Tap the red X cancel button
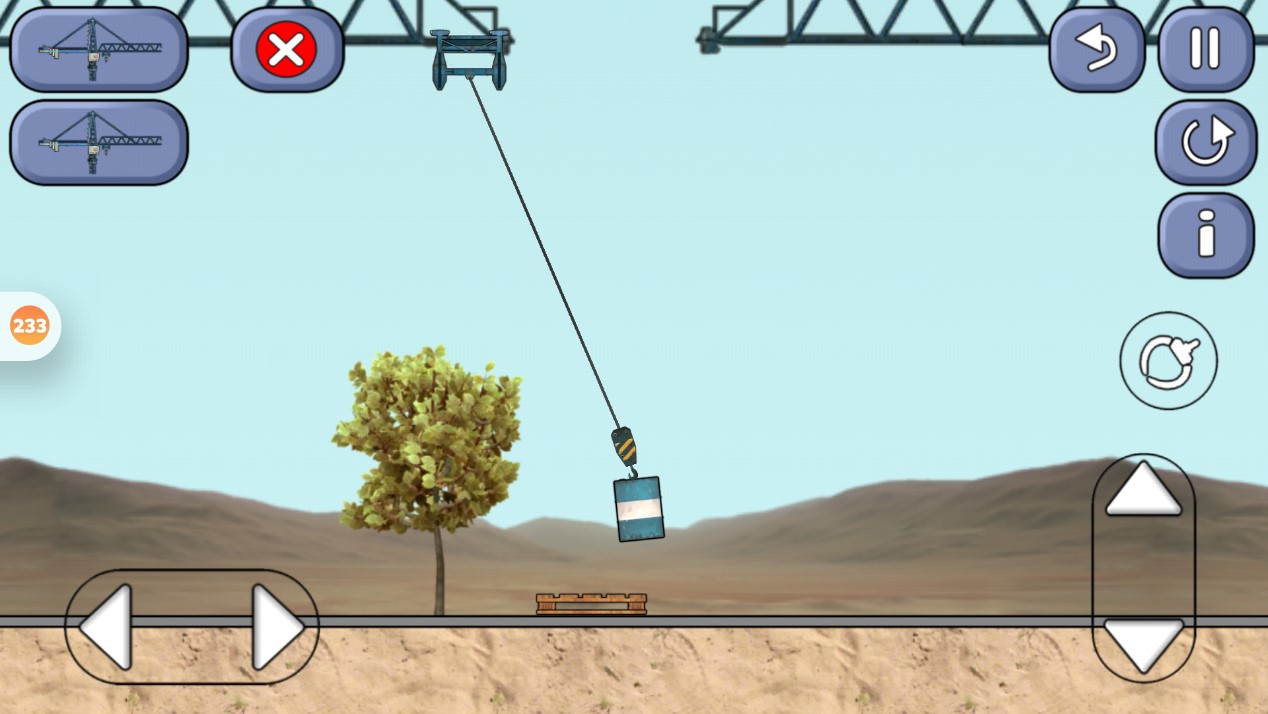This screenshot has height=714, width=1268. [287, 50]
